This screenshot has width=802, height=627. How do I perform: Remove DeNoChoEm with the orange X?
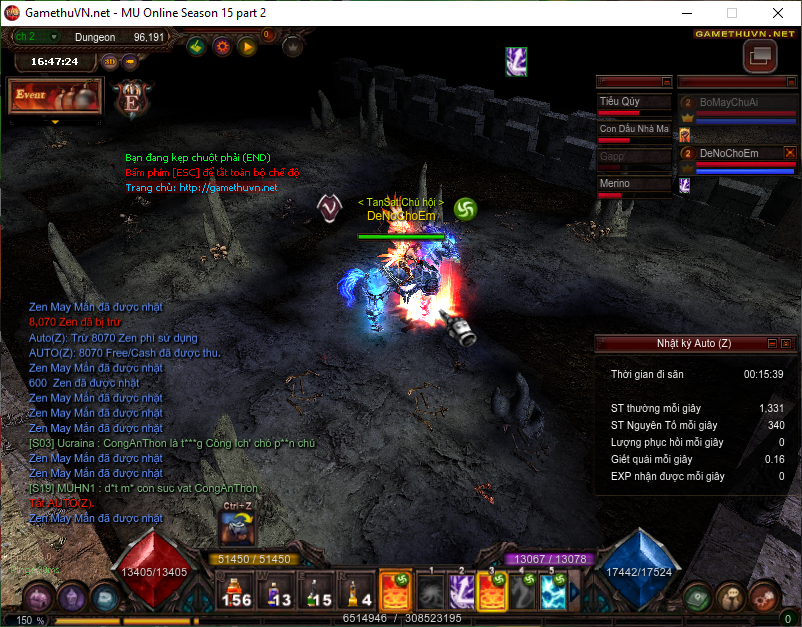(790, 152)
